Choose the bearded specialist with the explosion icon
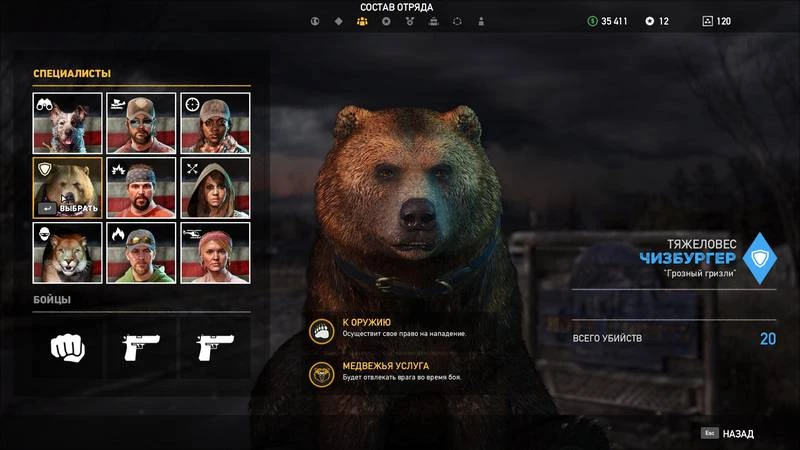The image size is (800, 450). [141, 188]
